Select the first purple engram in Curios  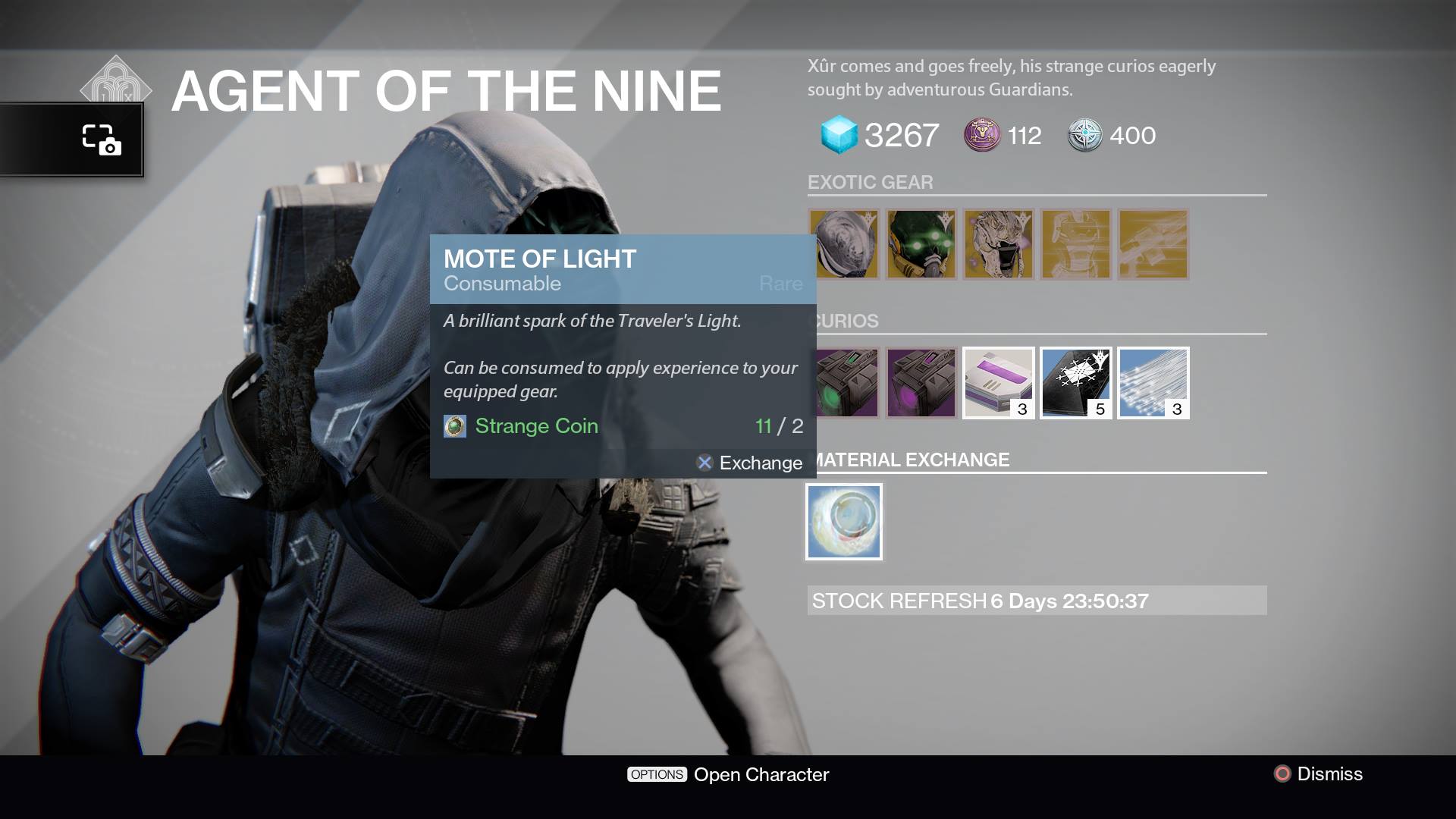pos(844,383)
